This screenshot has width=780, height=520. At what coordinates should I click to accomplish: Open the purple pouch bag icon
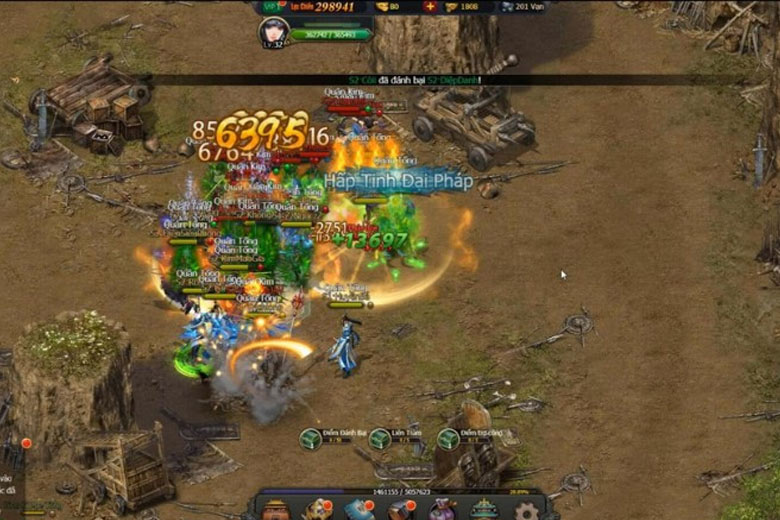[442, 511]
